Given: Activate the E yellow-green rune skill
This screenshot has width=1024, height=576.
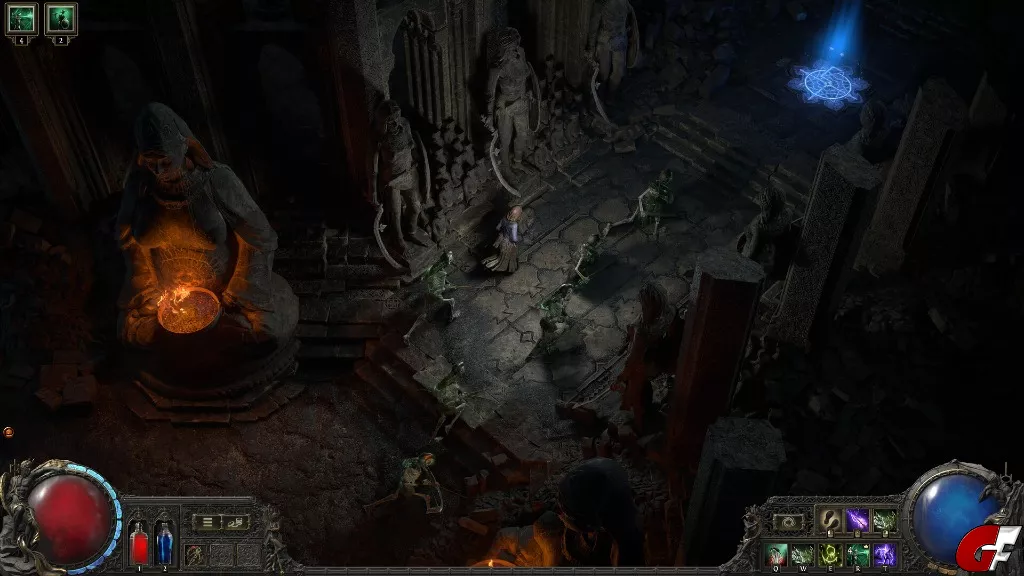Looking at the screenshot, I should (x=831, y=554).
